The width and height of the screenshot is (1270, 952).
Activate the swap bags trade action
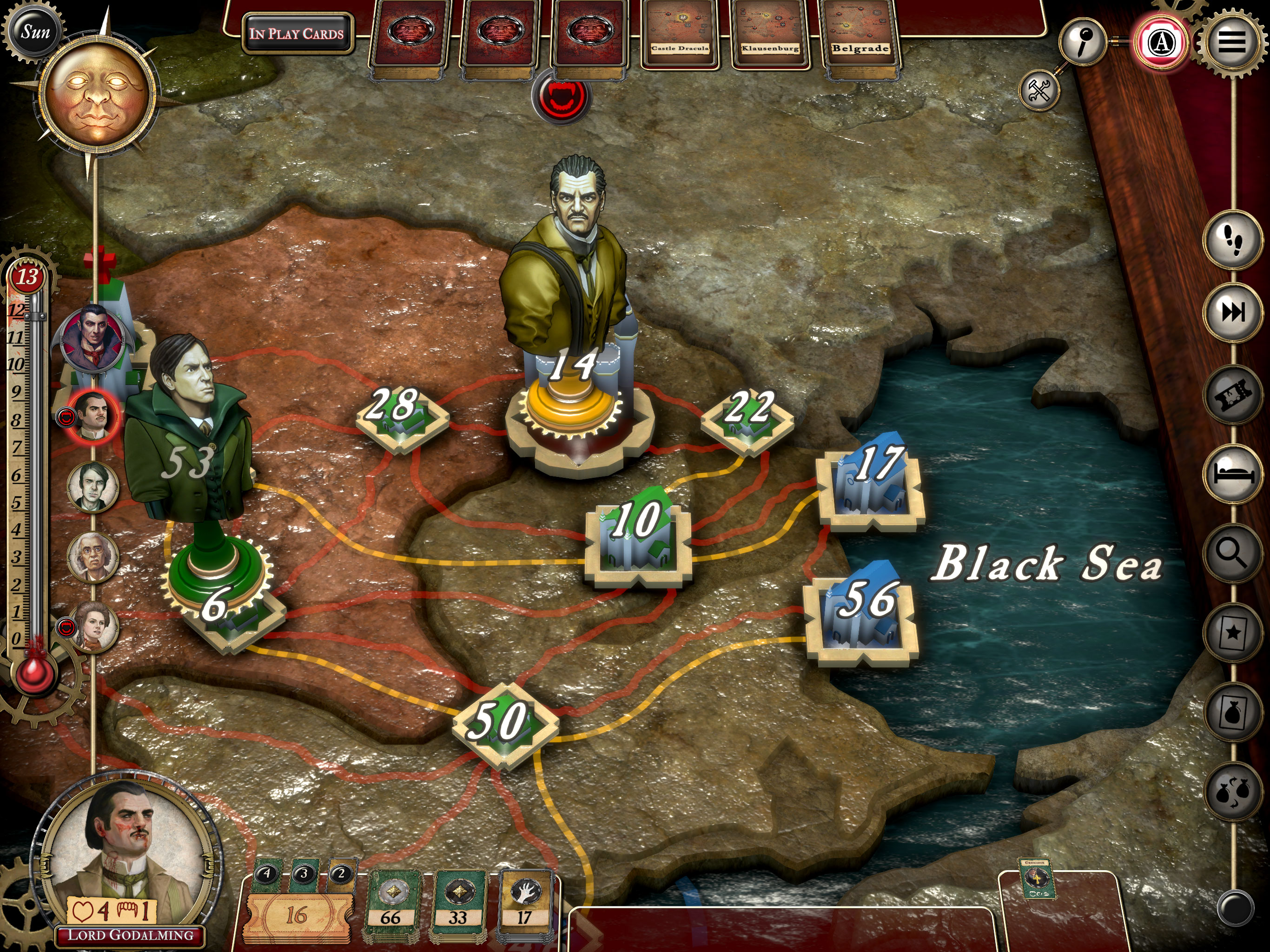1233,793
